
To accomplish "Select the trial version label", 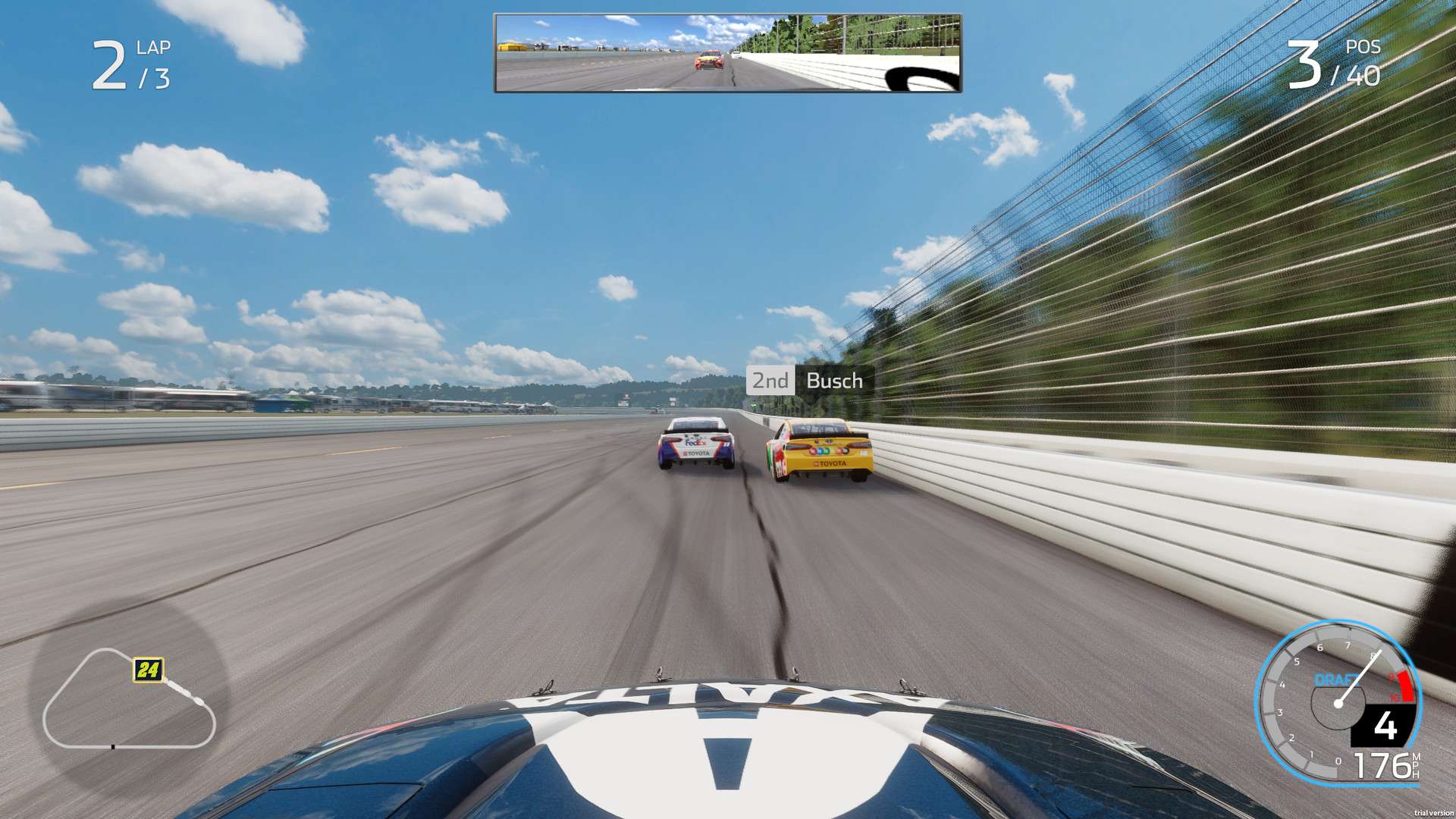I will (1434, 814).
